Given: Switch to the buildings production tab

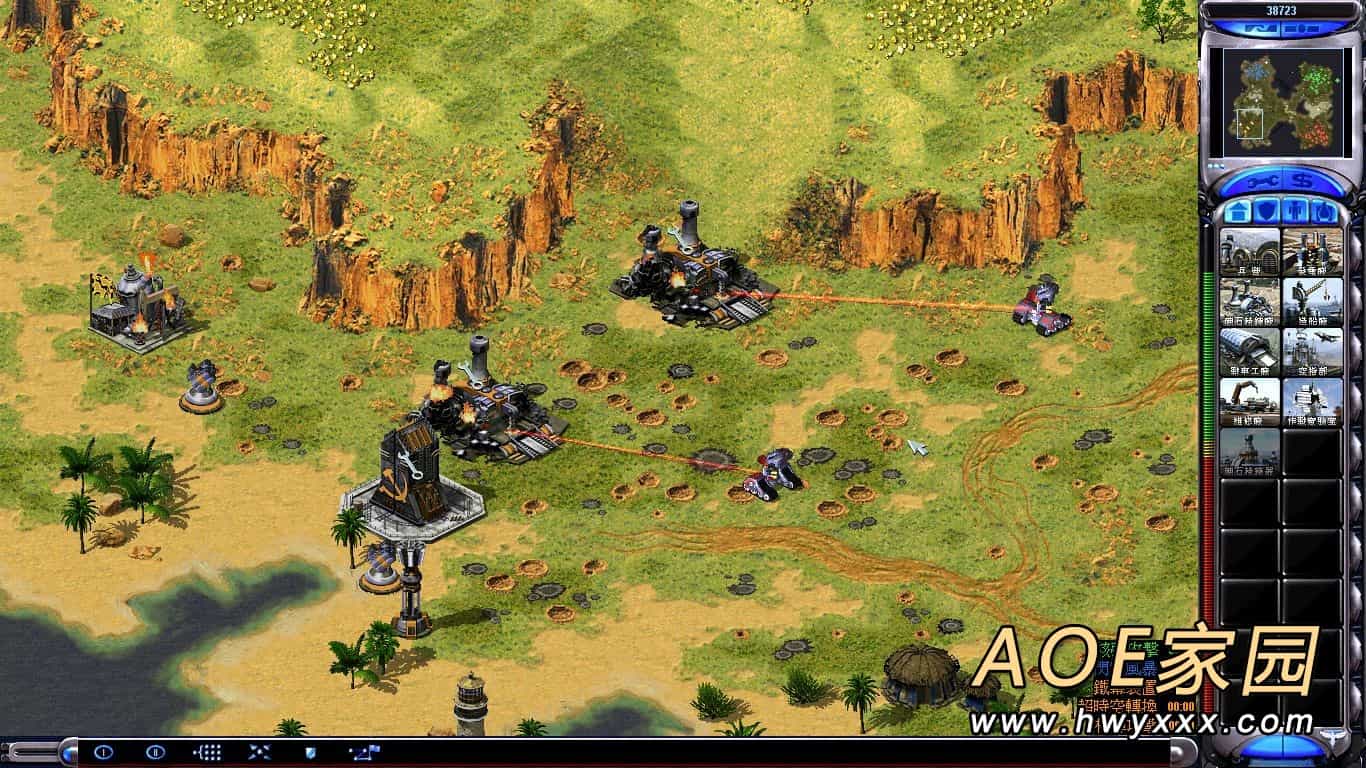Looking at the screenshot, I should (x=1236, y=211).
